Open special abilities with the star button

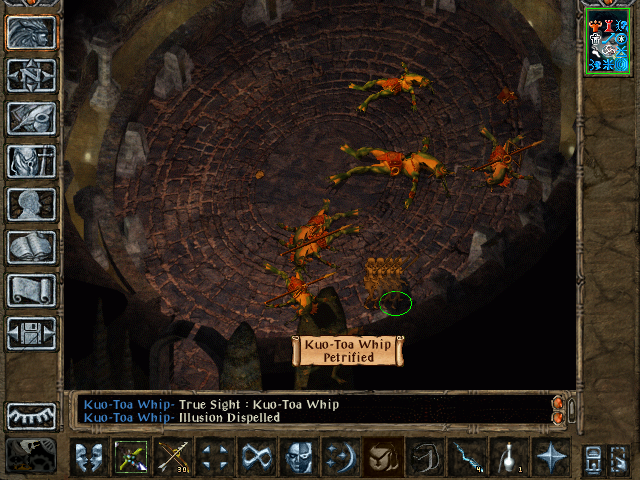[x=550, y=458]
